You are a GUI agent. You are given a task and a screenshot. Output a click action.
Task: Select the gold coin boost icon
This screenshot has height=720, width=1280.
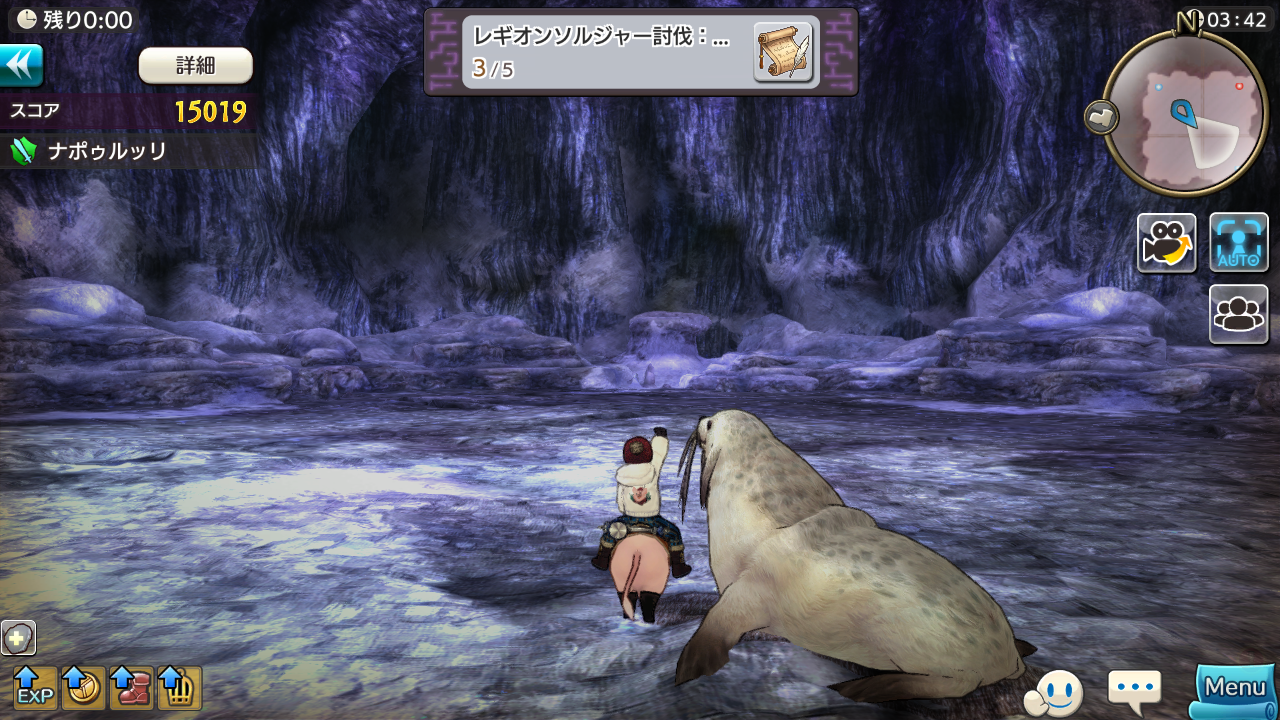83,687
